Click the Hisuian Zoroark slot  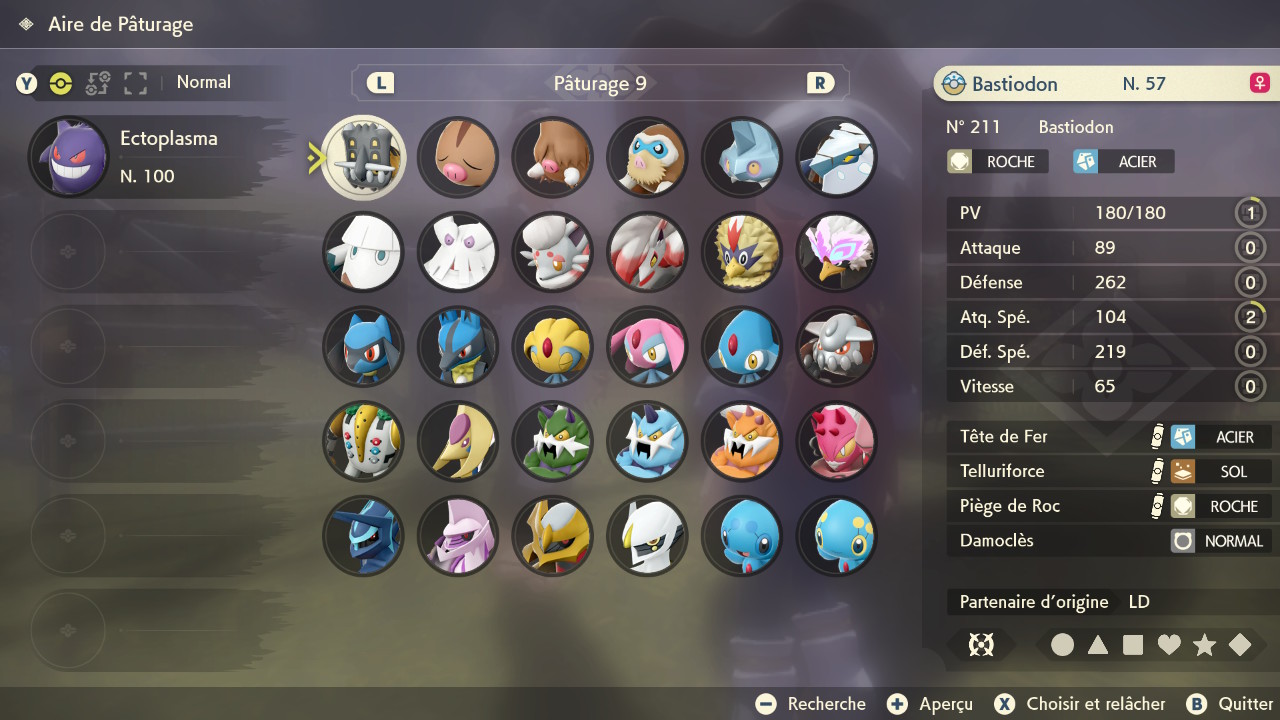coord(648,252)
